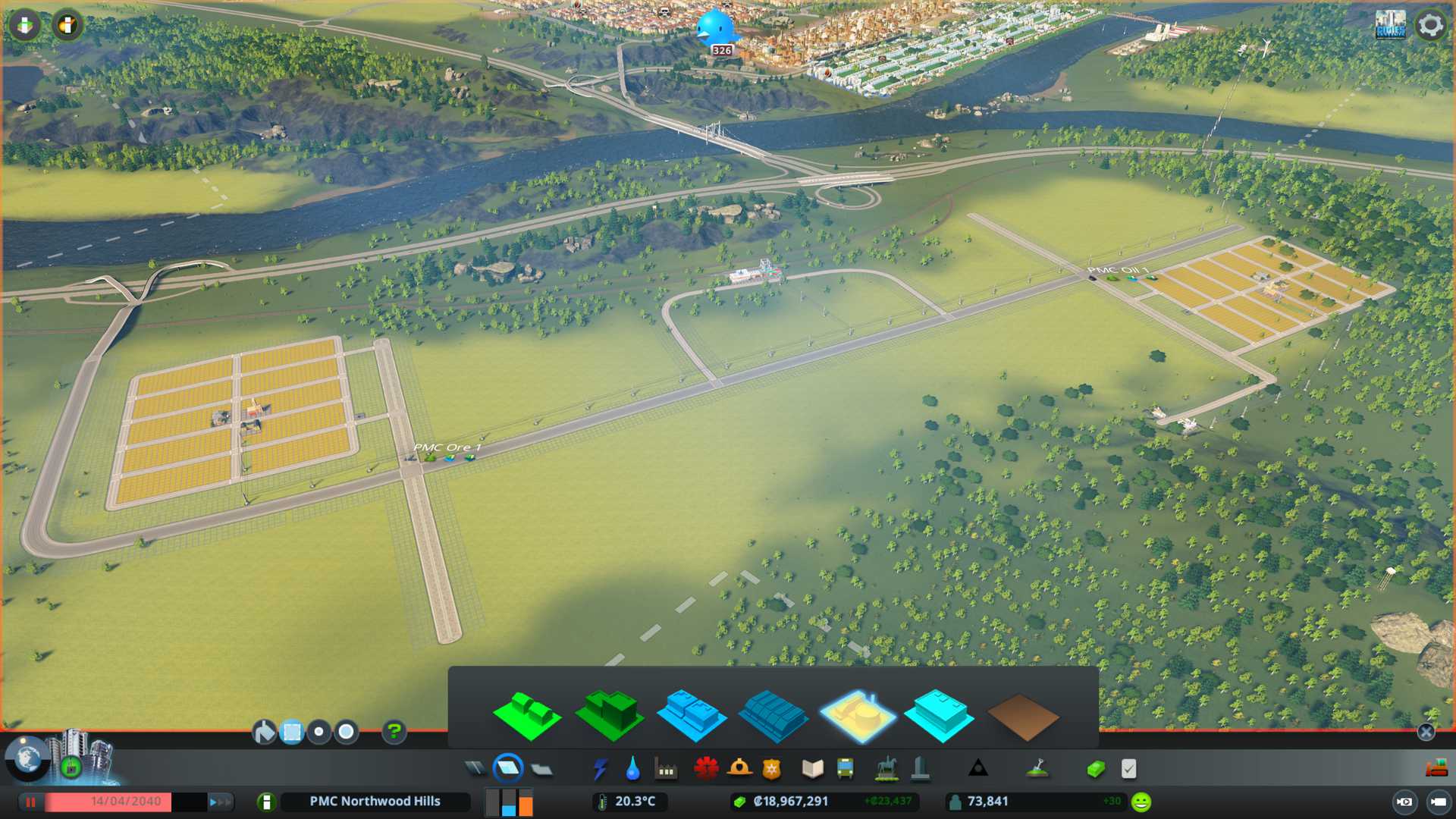This screenshot has width=1456, height=819.
Task: Close the zoning panel
Action: tap(1426, 732)
